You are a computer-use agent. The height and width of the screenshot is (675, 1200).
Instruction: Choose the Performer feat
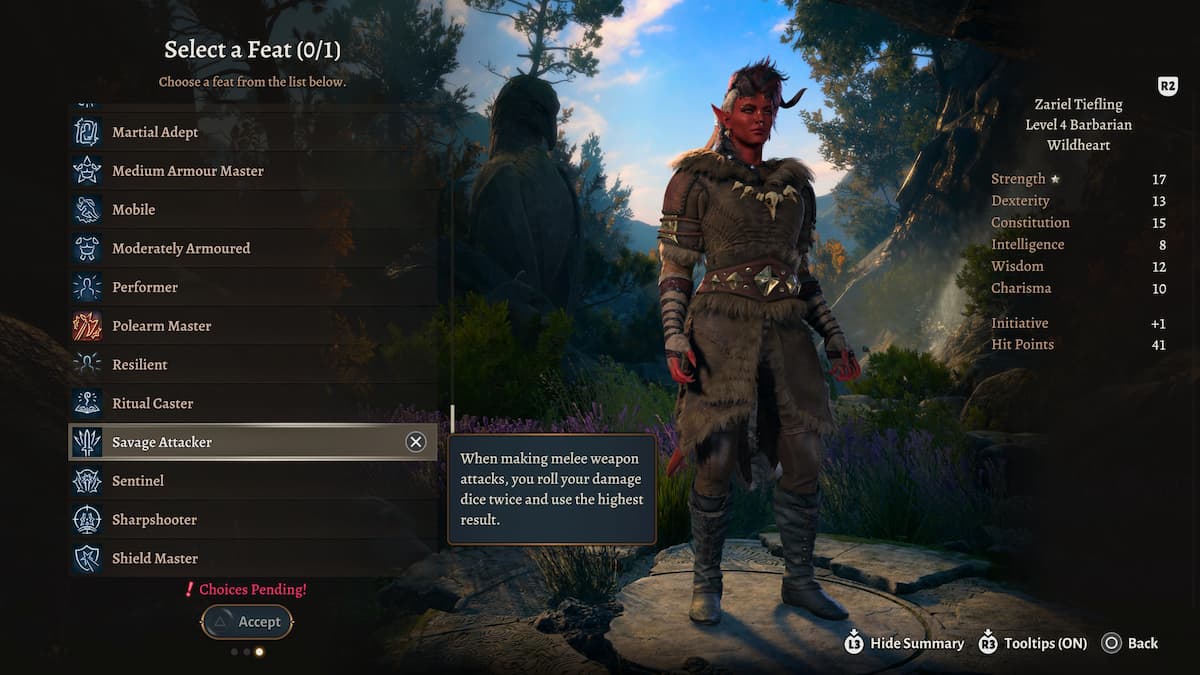click(x=145, y=287)
